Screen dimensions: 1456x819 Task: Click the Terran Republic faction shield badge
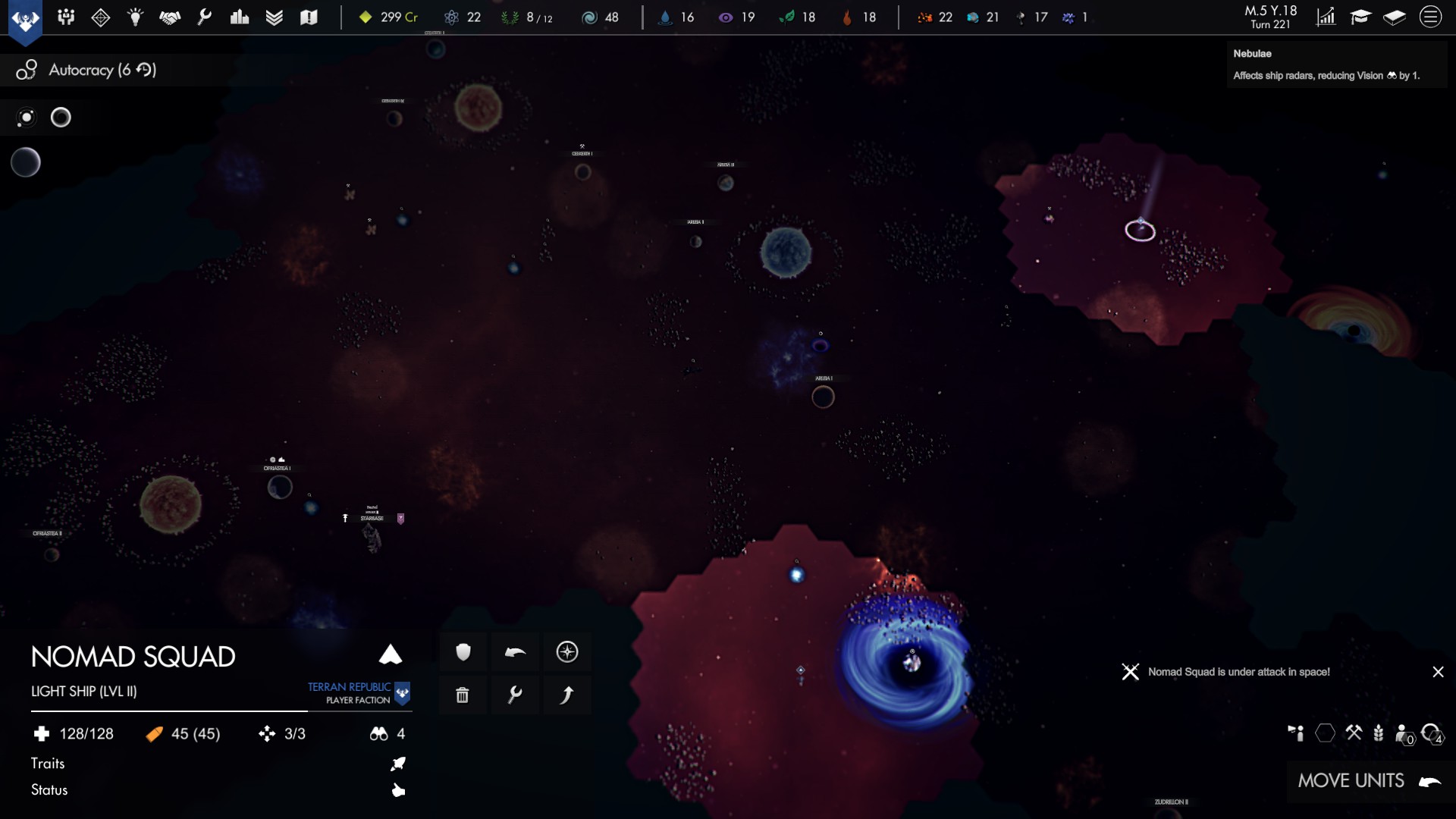[403, 694]
